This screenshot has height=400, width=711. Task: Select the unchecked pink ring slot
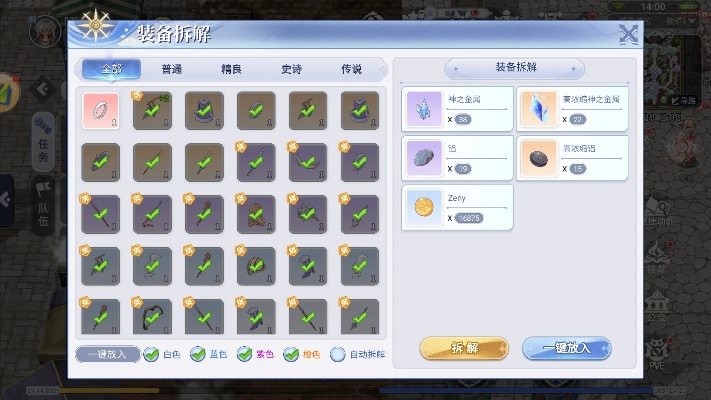[x=101, y=109]
